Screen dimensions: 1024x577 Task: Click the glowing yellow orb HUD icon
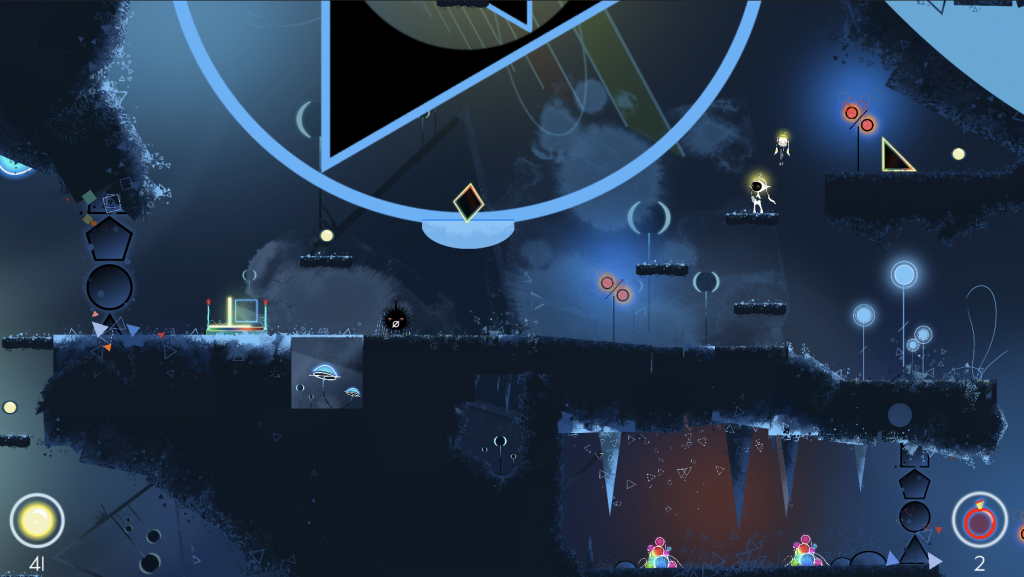37,520
